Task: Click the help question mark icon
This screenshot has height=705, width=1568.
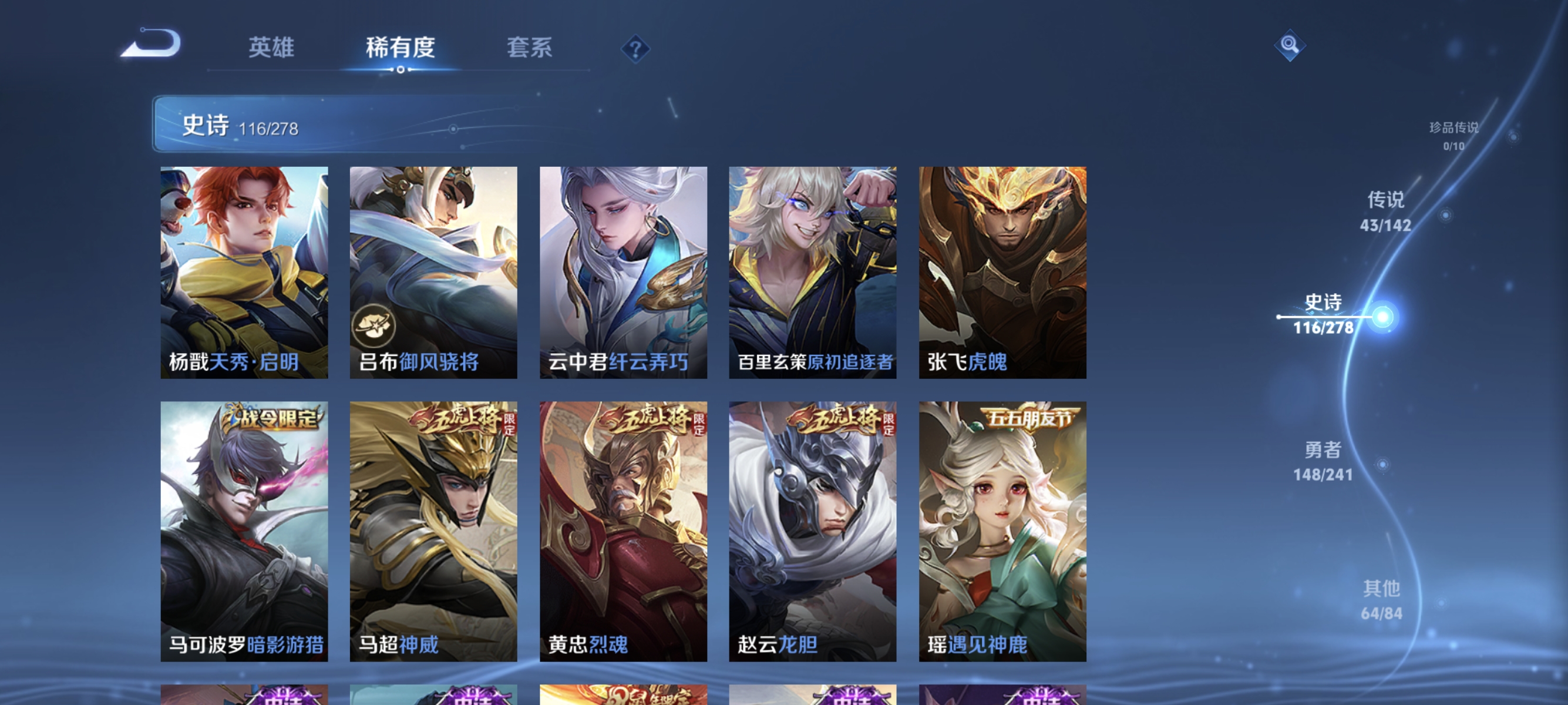Action: pos(635,50)
